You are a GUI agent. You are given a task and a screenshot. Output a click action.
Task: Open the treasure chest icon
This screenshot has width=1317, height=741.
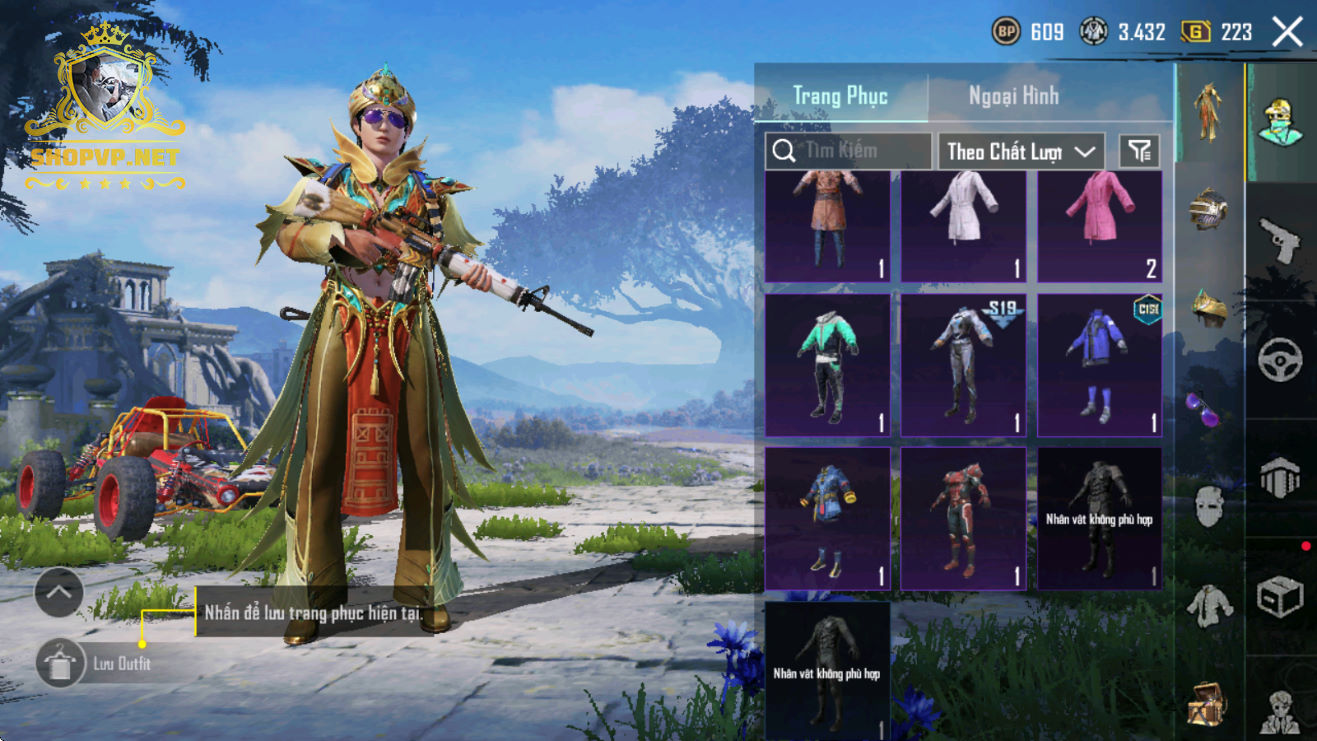(x=1208, y=706)
